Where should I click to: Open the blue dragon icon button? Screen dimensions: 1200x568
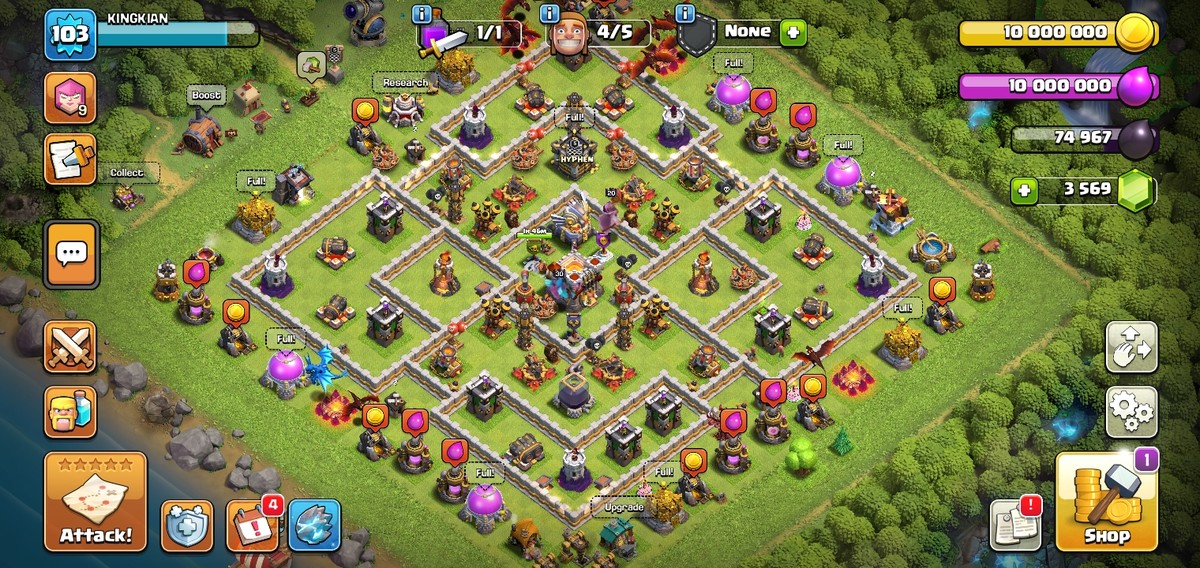point(315,526)
